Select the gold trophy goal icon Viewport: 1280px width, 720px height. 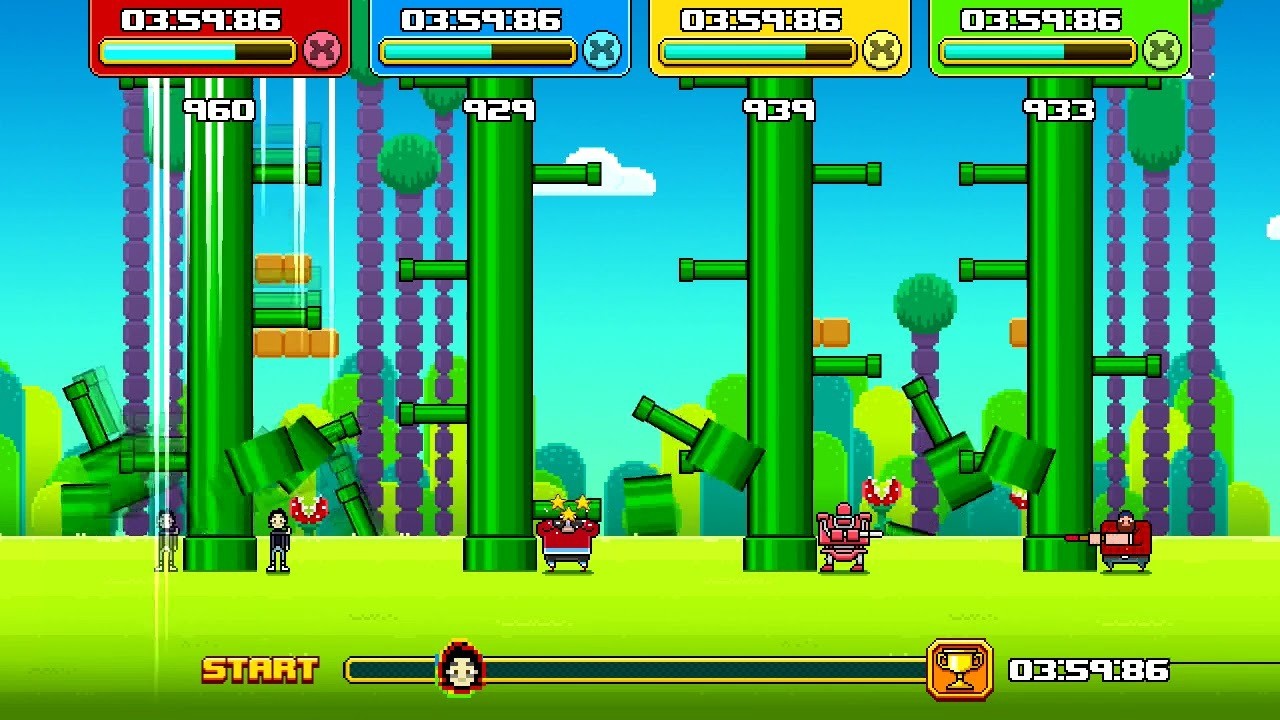(x=959, y=669)
